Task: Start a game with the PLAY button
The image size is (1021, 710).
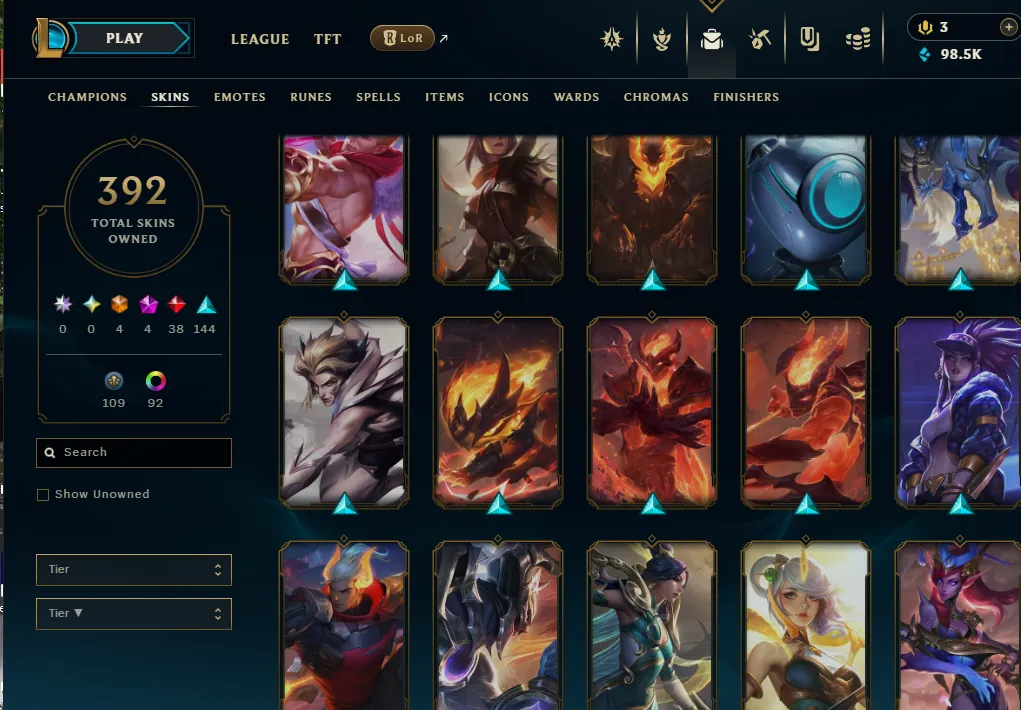Action: [125, 38]
